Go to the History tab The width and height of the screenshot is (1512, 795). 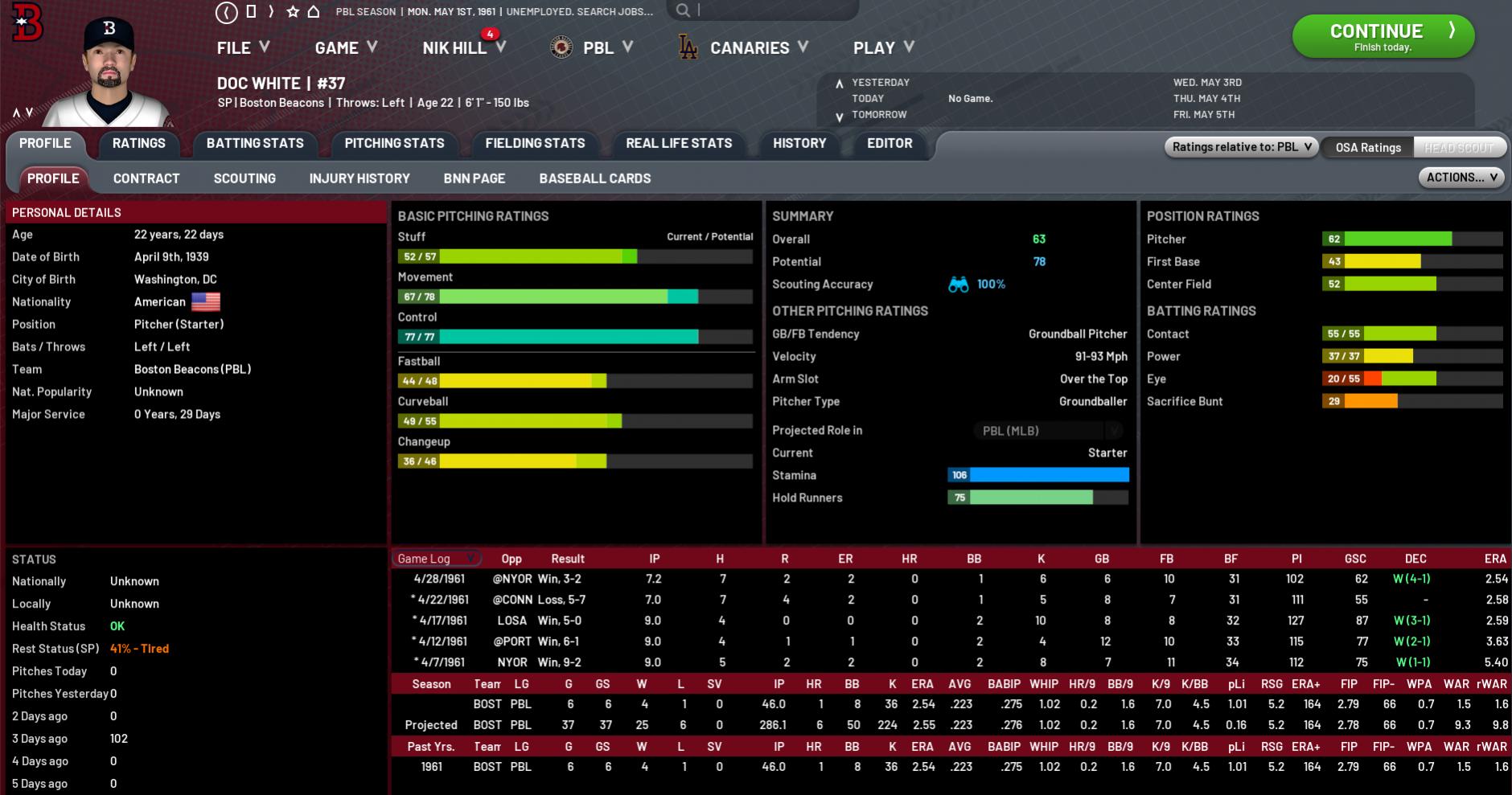tap(799, 143)
